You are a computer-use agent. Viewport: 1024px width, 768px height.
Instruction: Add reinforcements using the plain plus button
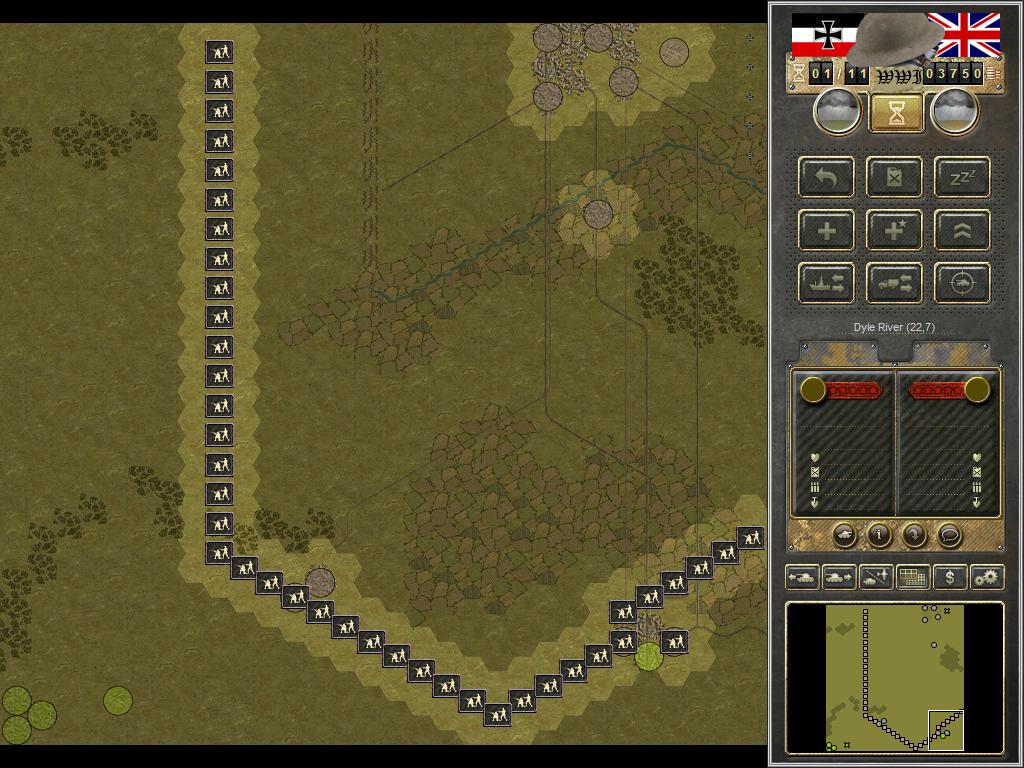click(x=827, y=231)
